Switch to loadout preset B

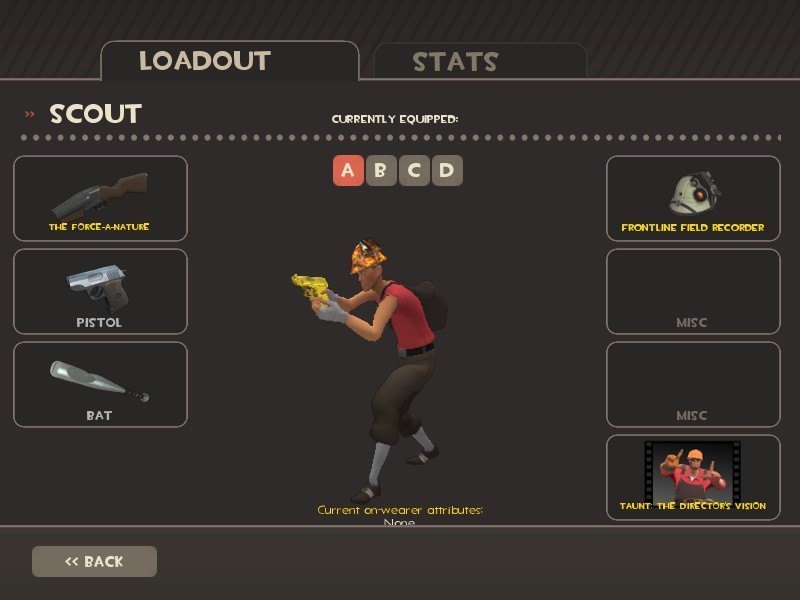(x=380, y=170)
